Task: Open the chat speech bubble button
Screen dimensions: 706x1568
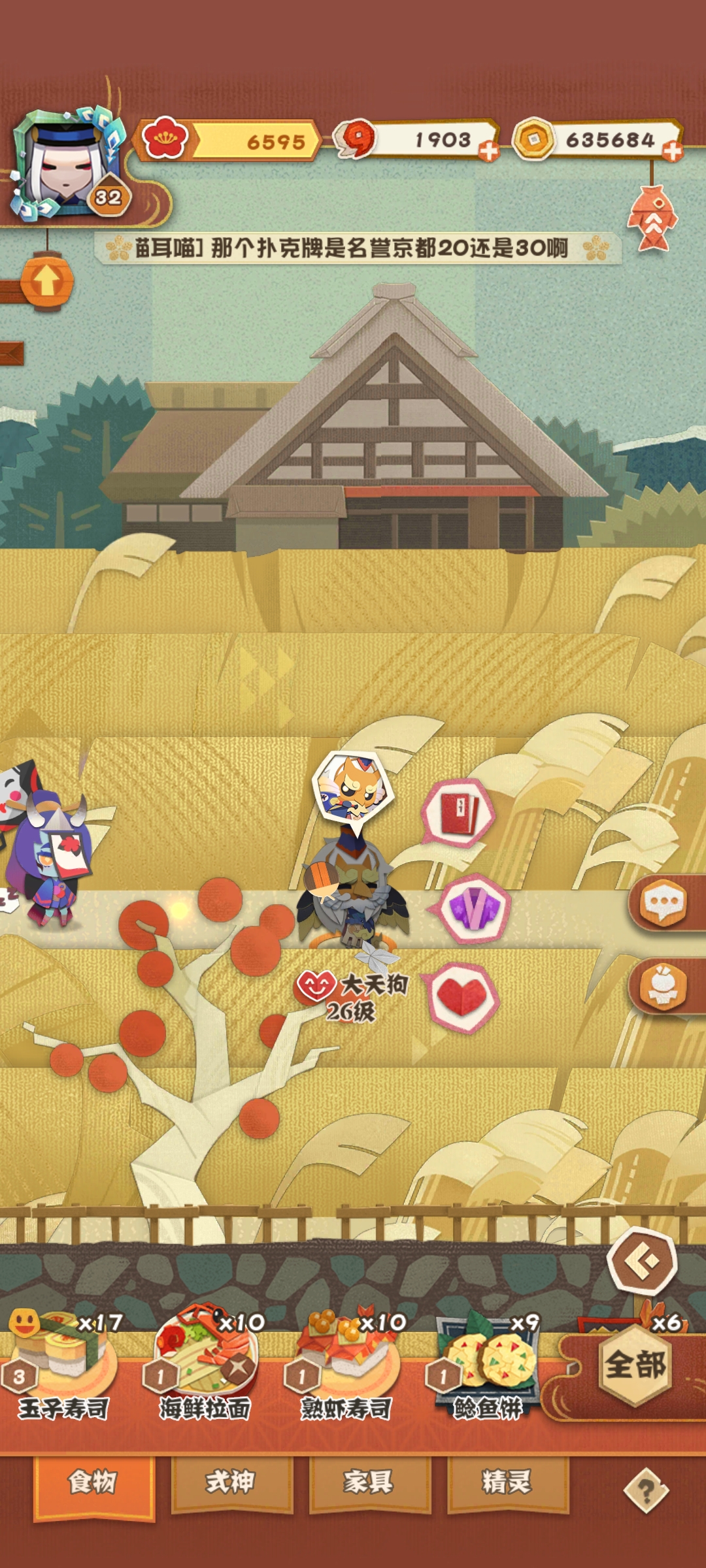Action: coord(664,903)
